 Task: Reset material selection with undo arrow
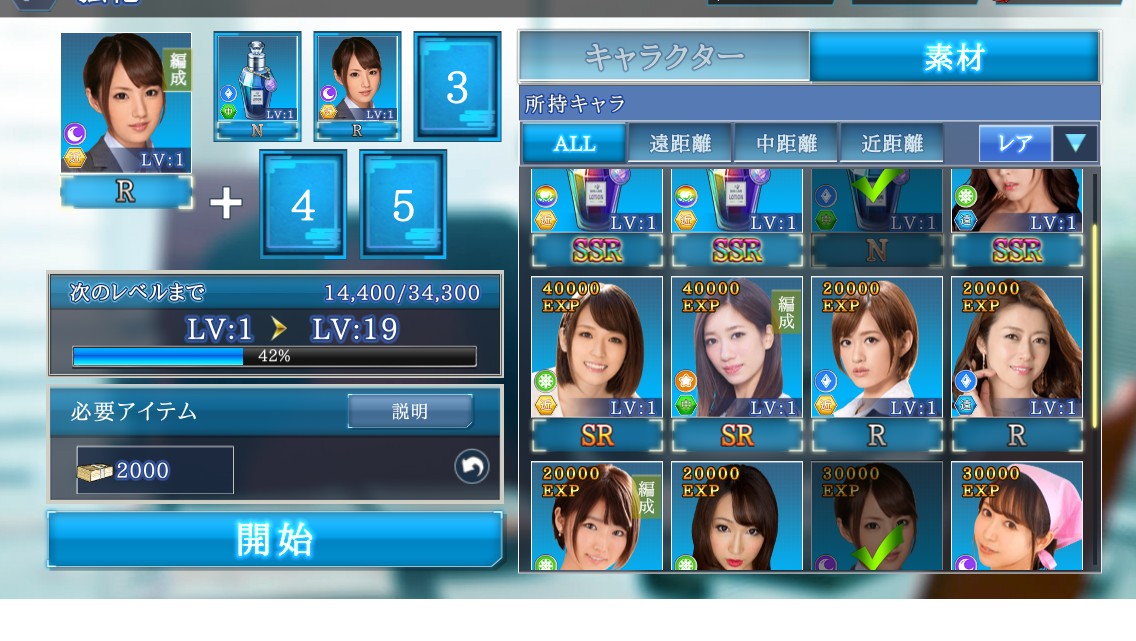472,466
